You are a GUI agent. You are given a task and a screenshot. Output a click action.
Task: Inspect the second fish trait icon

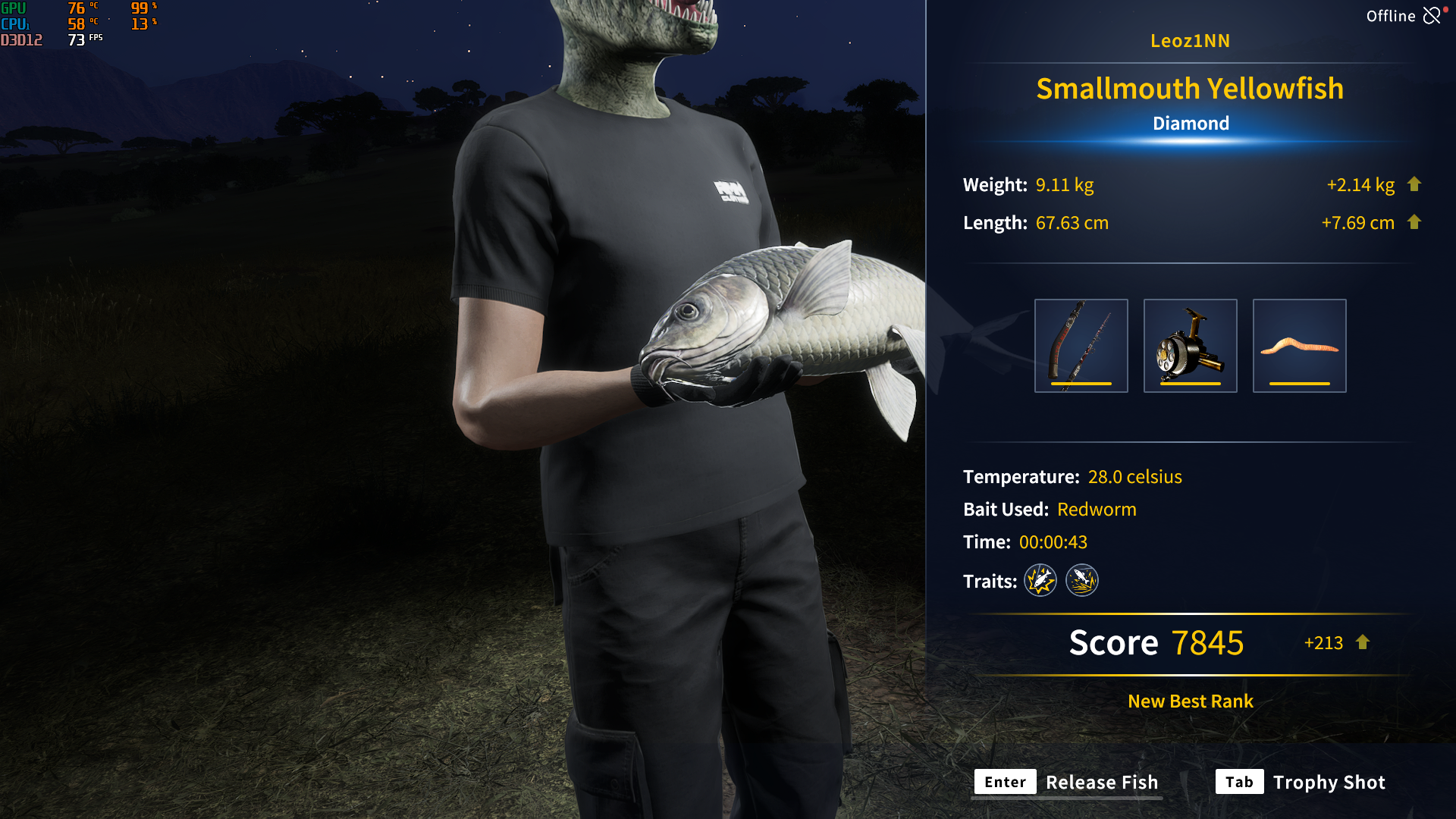tap(1082, 581)
